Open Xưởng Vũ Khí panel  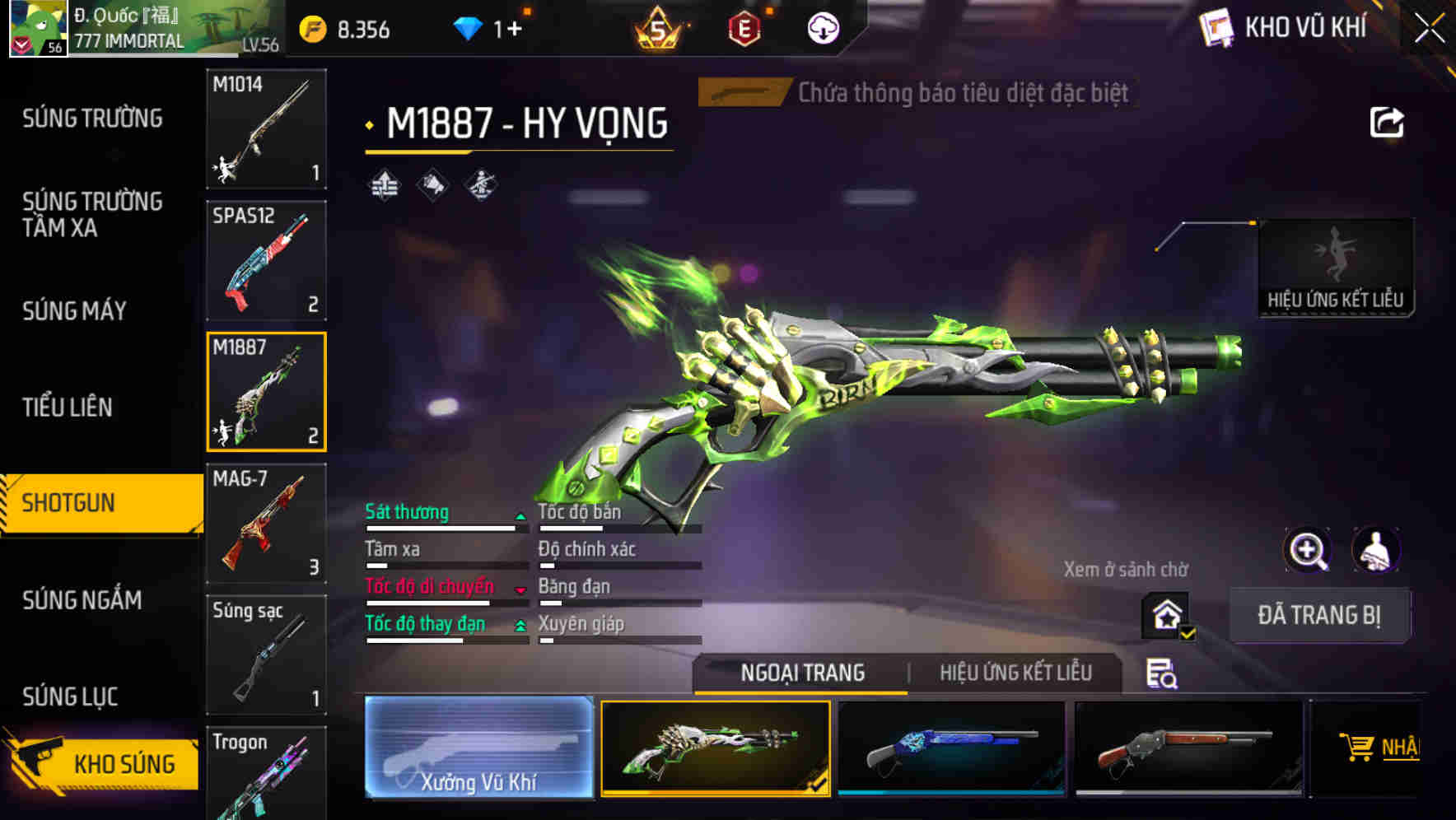tap(478, 749)
